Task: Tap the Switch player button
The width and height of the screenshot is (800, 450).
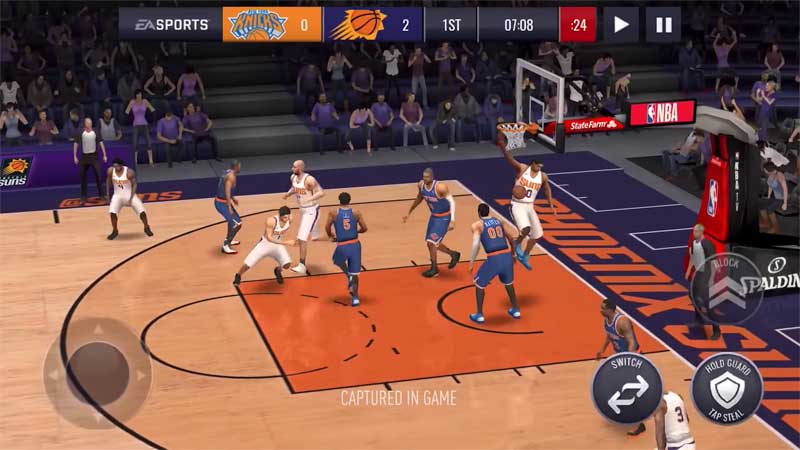Action: [x=627, y=388]
